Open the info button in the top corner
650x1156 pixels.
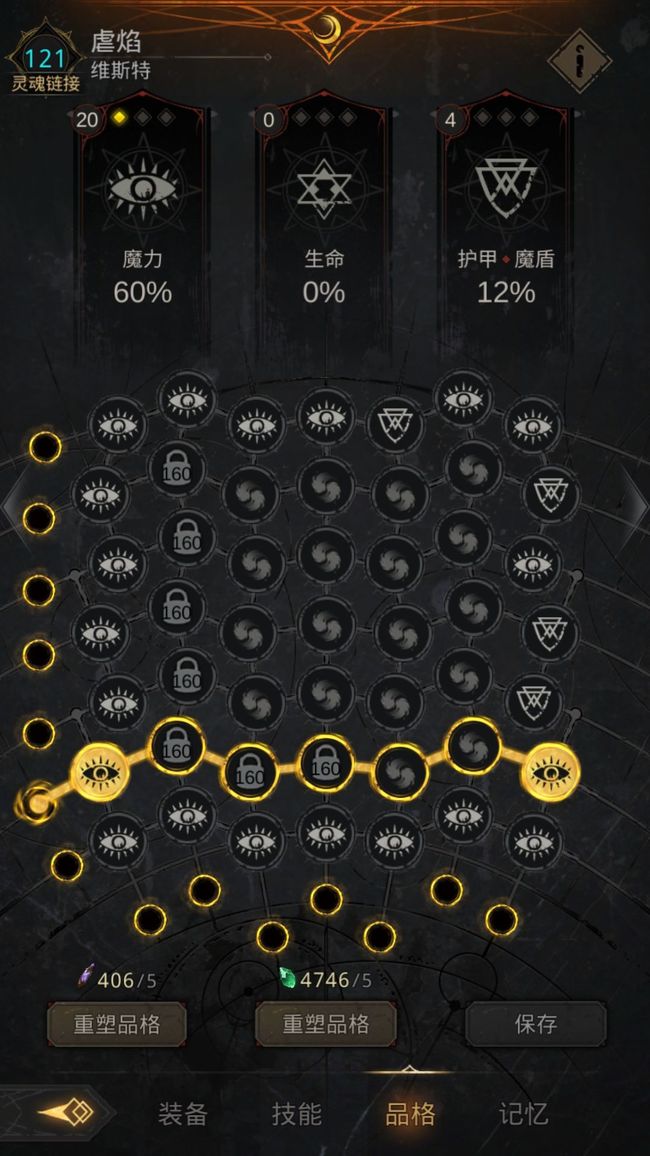click(x=580, y=61)
